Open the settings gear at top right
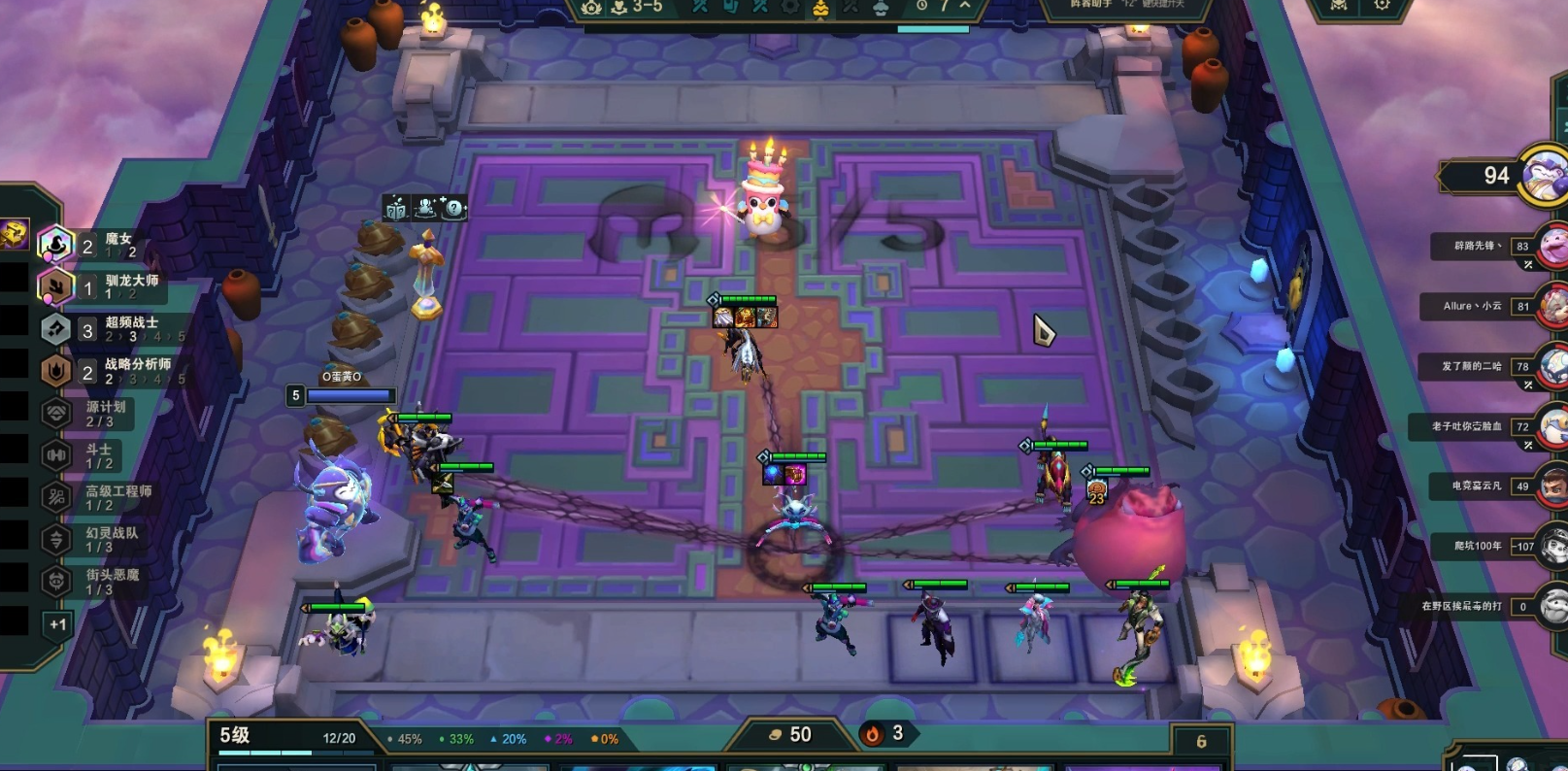Screen dimensions: 1568x771 tap(1382, 6)
